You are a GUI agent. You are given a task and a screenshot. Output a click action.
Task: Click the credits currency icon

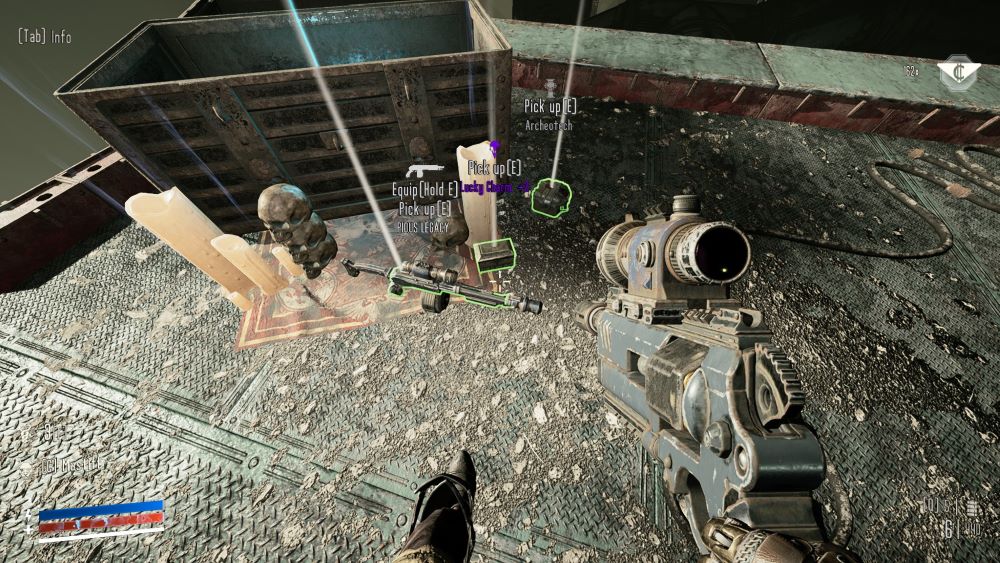click(957, 71)
